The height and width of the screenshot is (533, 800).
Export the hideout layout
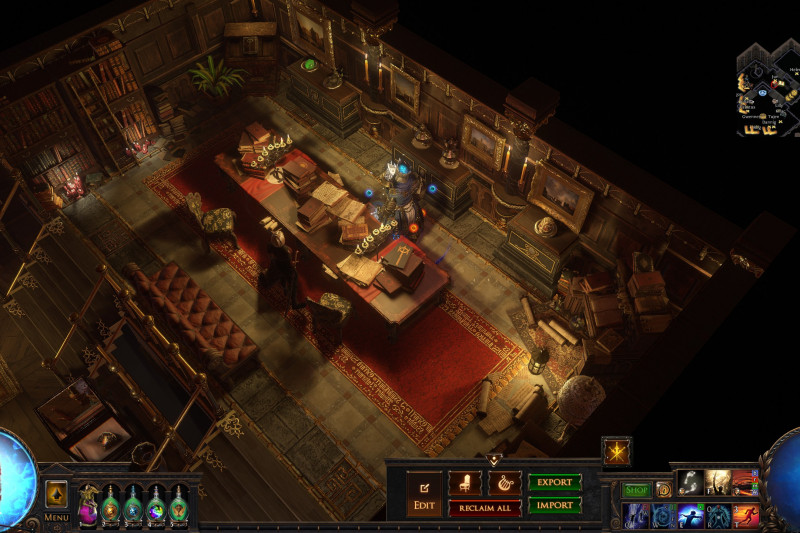point(555,482)
